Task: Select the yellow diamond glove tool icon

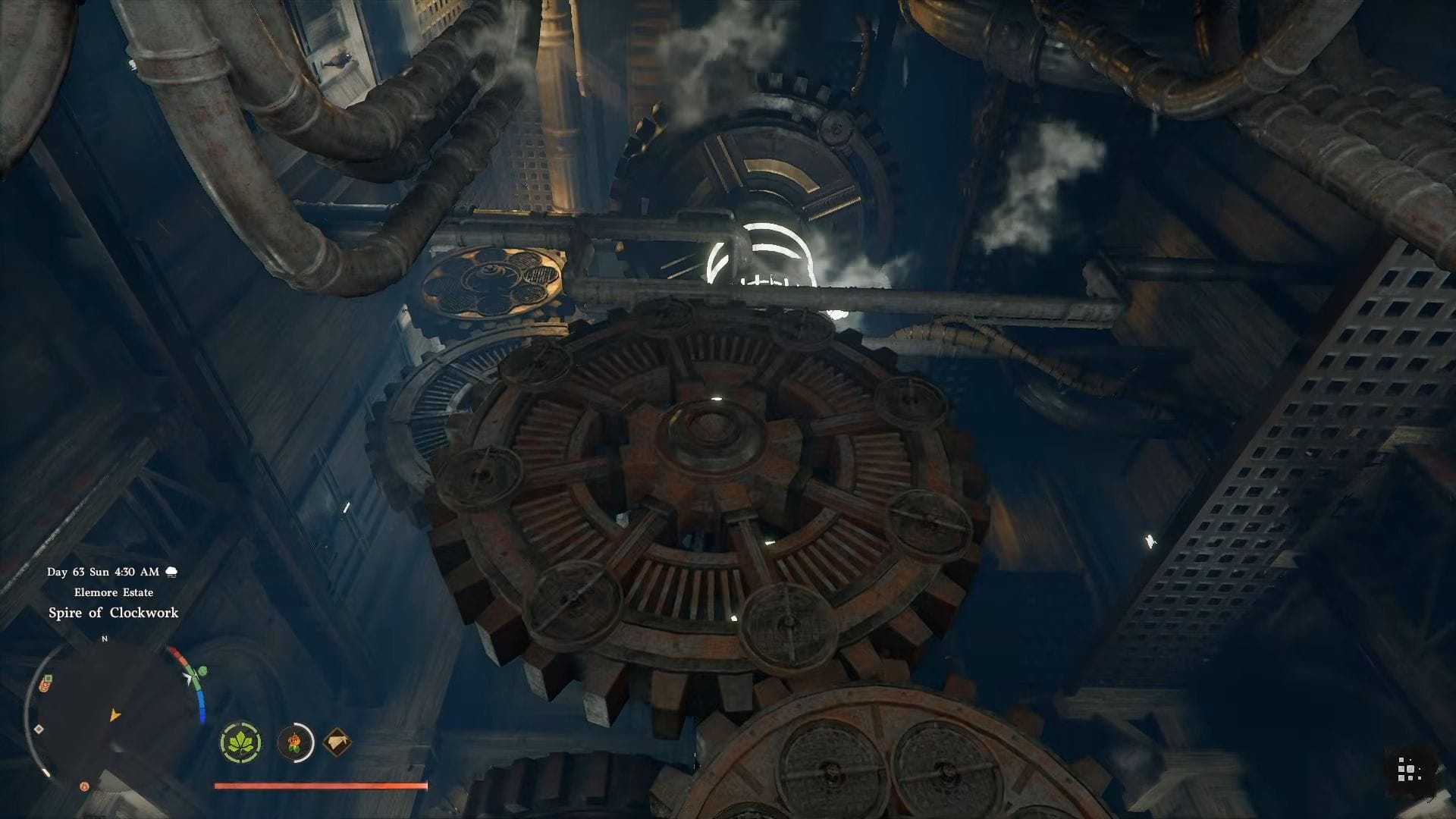Action: [336, 742]
